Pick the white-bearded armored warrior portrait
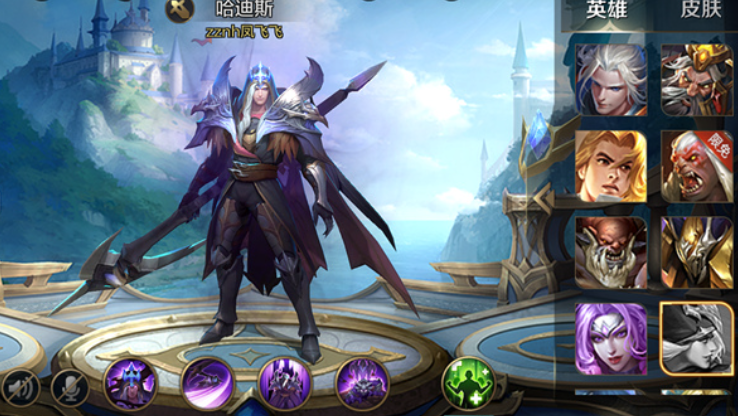 pyautogui.click(x=697, y=79)
